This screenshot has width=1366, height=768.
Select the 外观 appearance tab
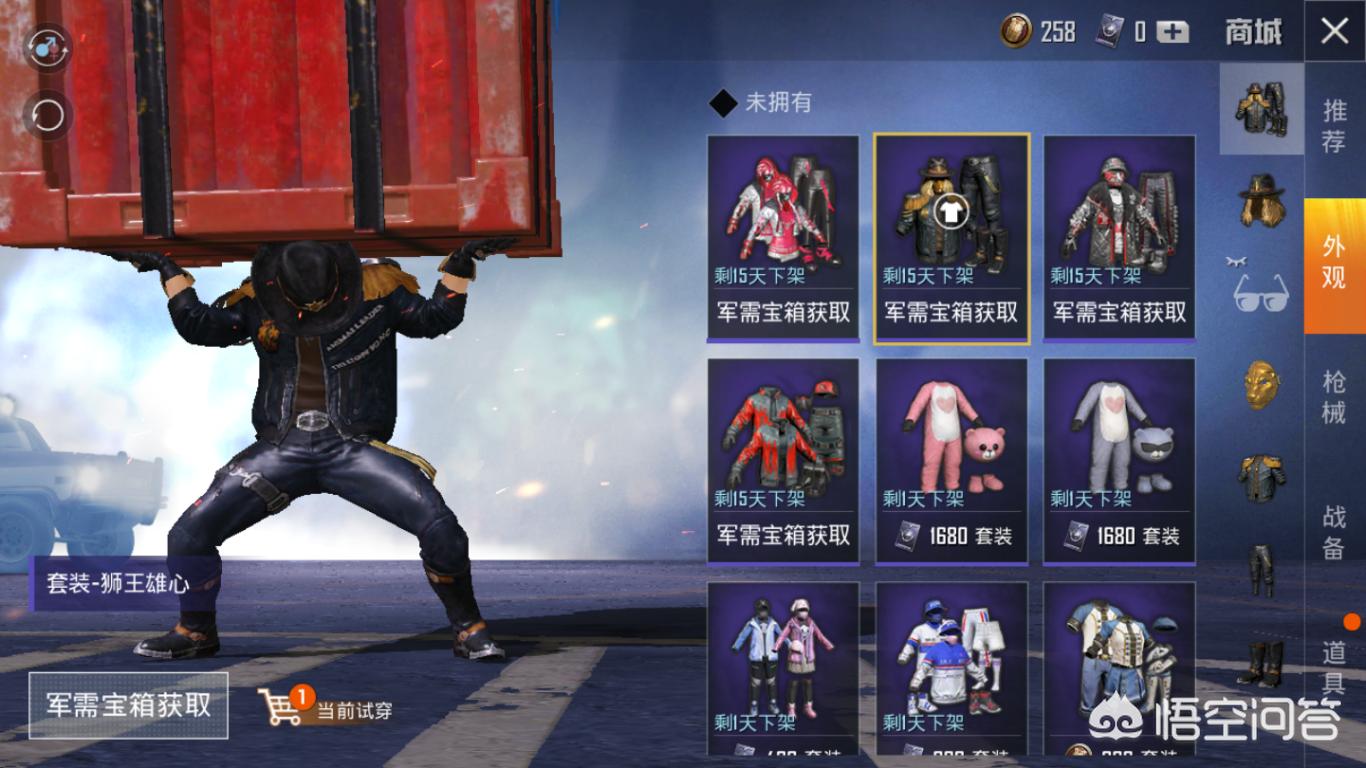click(1334, 262)
